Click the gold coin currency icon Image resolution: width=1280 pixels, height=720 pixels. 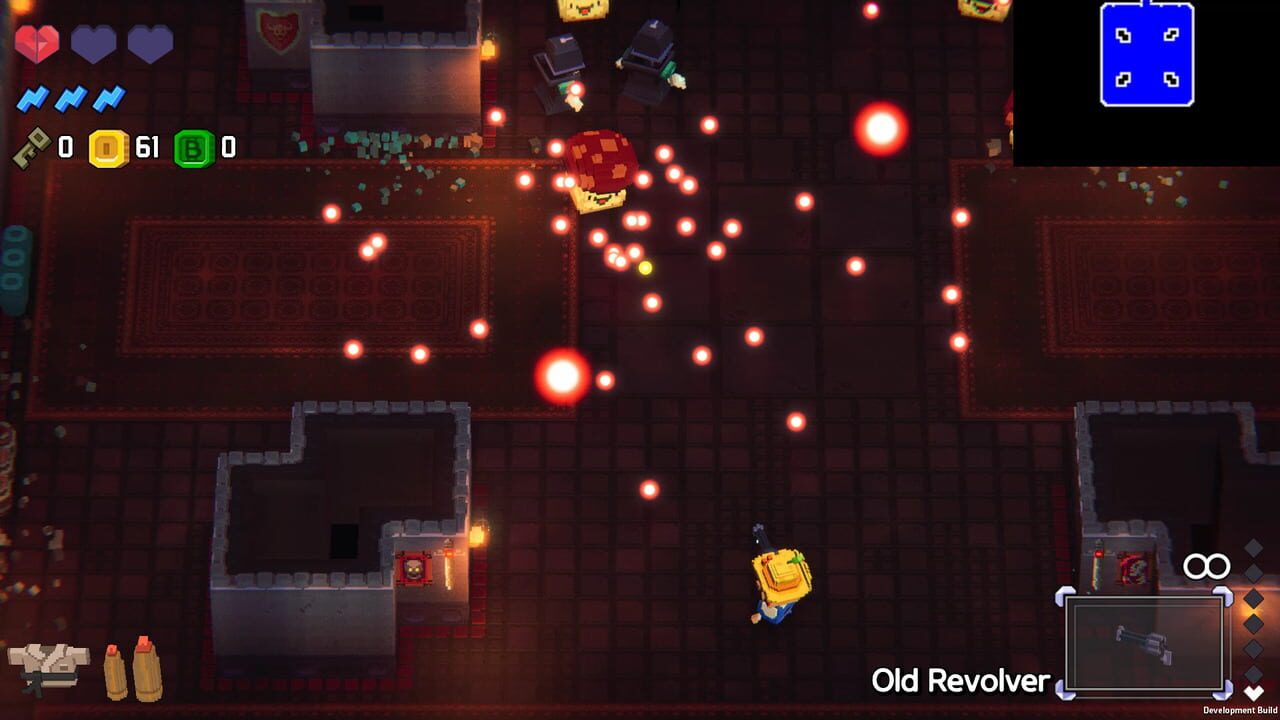coord(108,149)
